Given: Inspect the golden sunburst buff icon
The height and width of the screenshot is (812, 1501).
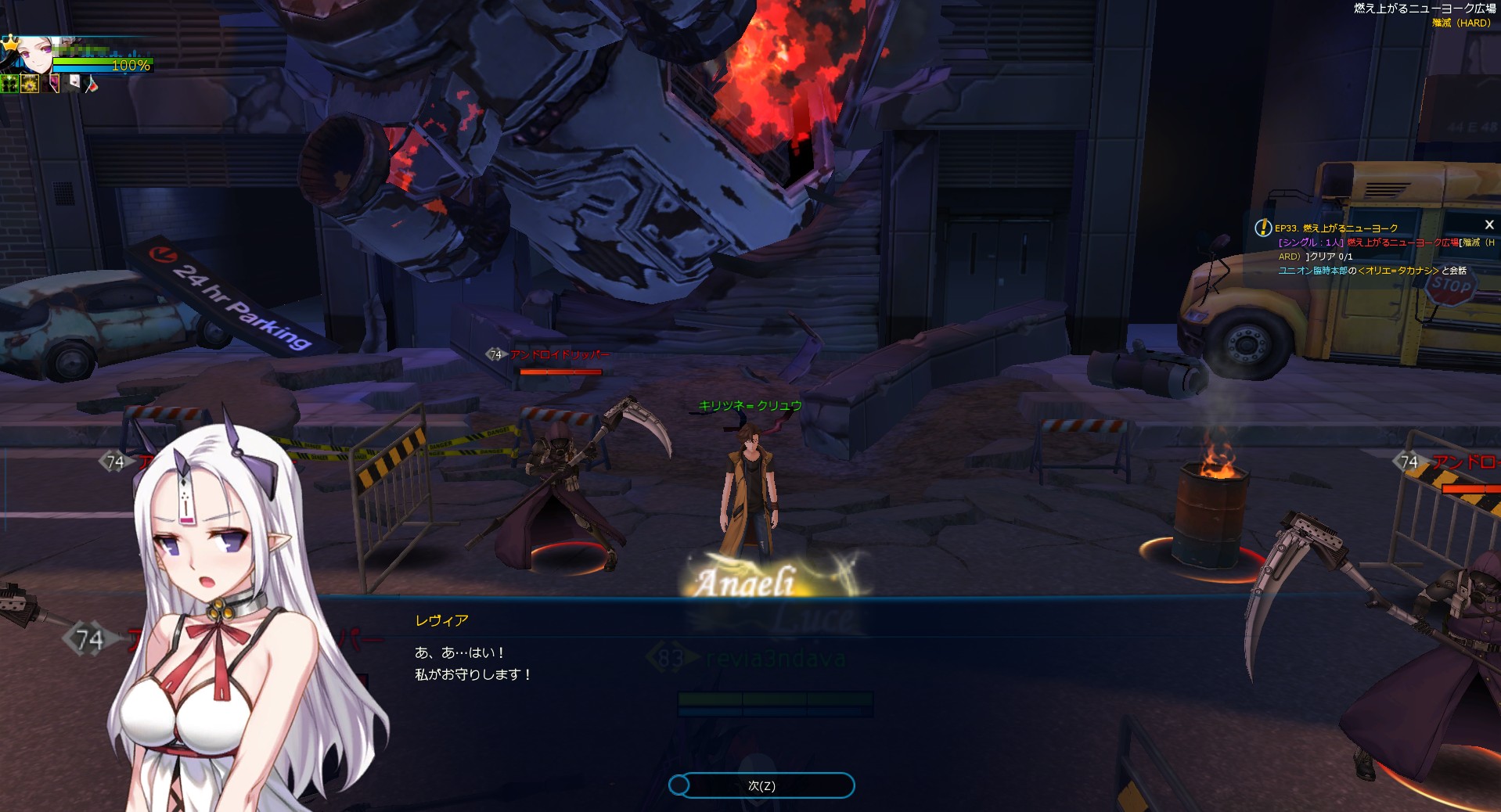Looking at the screenshot, I should click(30, 84).
